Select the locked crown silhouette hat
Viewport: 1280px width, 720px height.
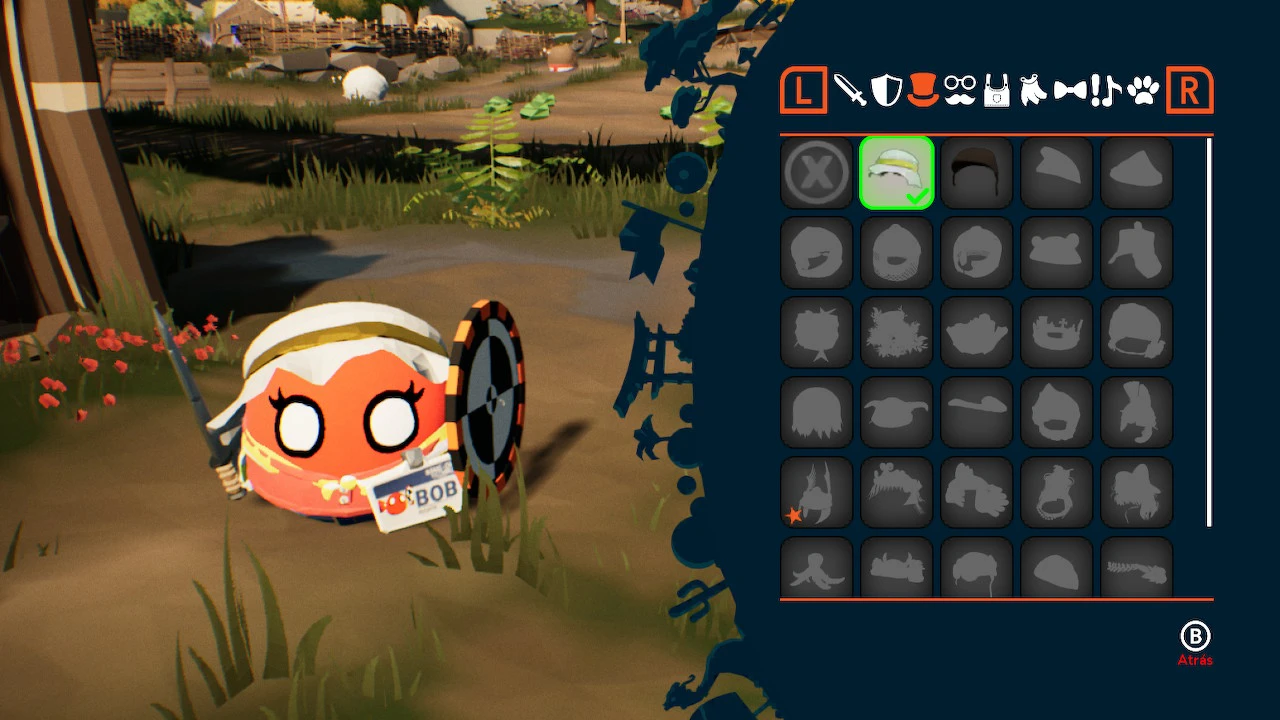coord(1057,333)
